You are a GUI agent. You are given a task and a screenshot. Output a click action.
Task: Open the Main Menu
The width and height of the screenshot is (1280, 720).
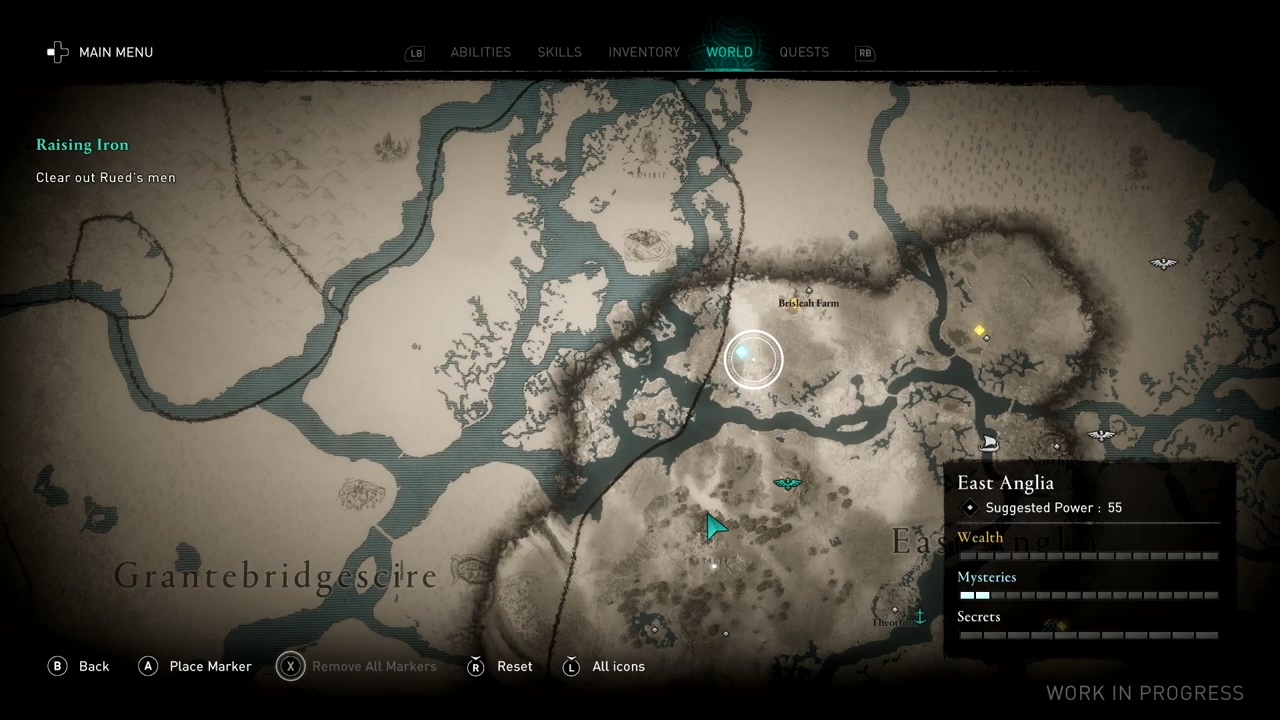[x=101, y=52]
